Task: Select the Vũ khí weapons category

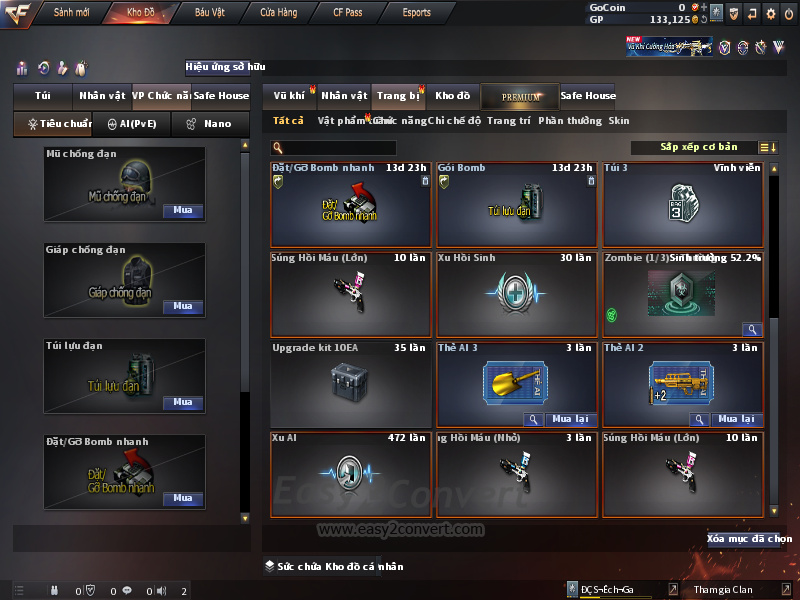Action: point(289,96)
